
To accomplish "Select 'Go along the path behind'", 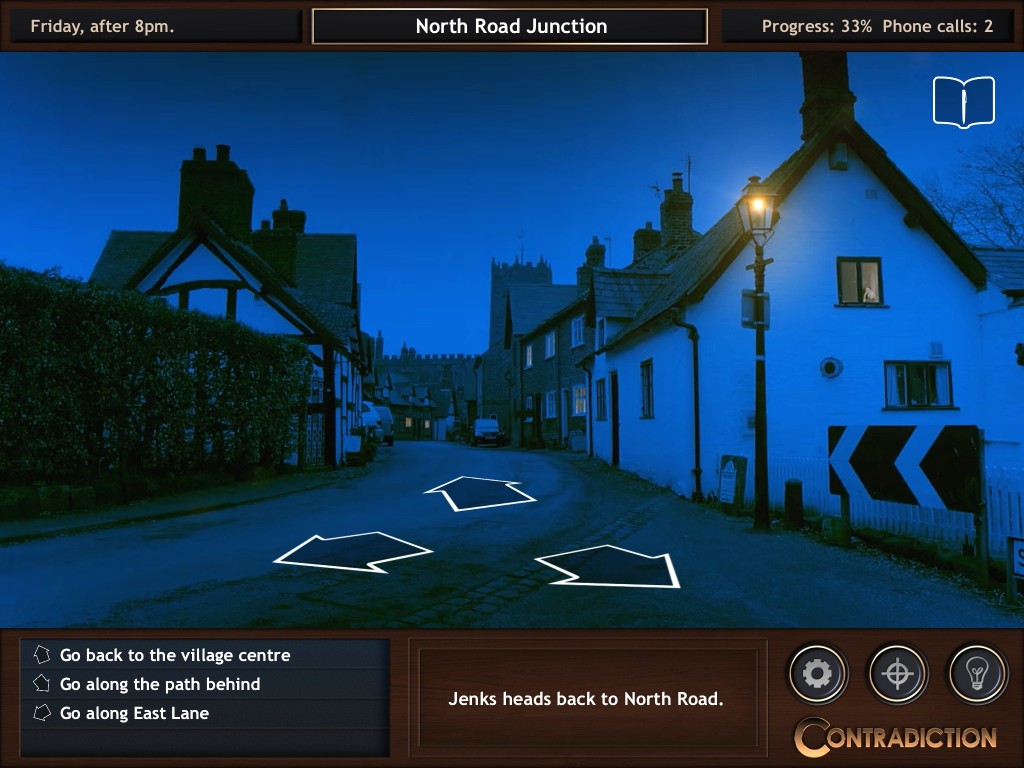I will point(160,685).
